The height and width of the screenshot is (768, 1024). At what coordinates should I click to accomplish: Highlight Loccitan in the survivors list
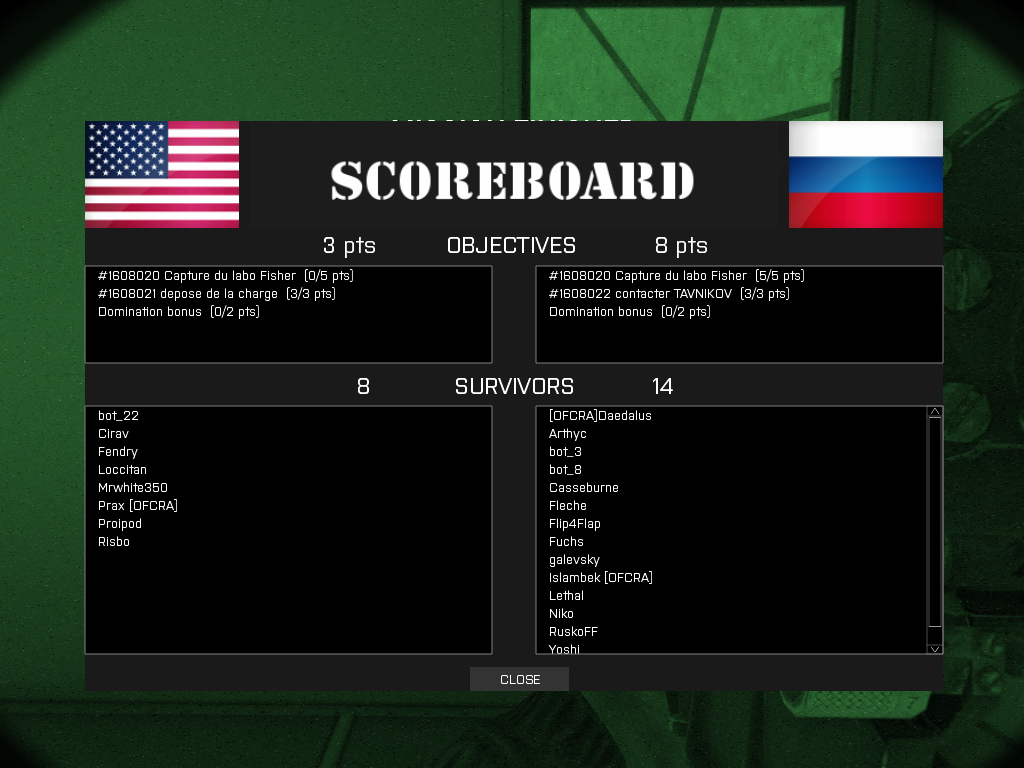coord(122,470)
